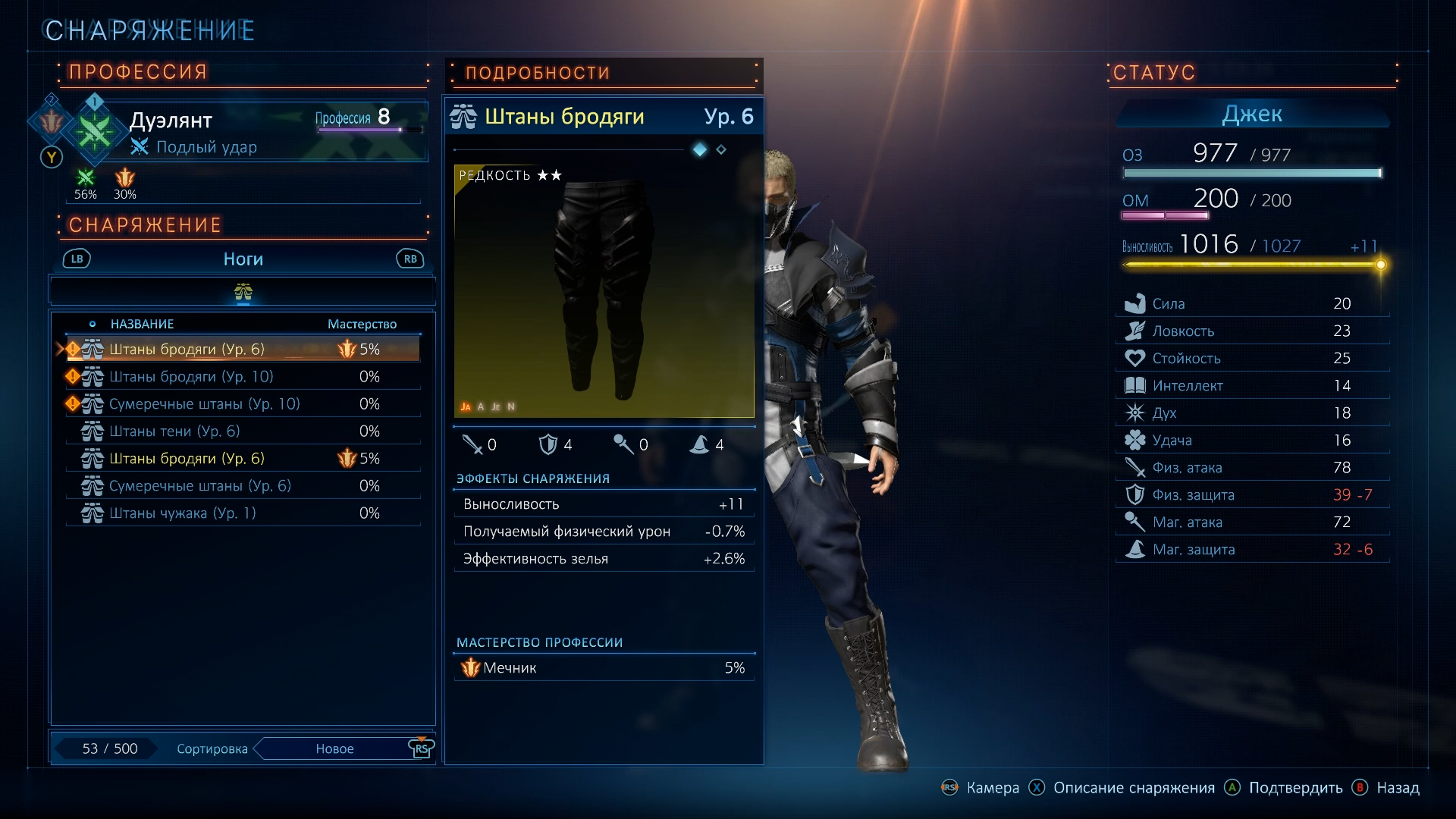The height and width of the screenshot is (819, 1456).
Task: Select the green Дуэлянт job icon
Action: click(94, 132)
